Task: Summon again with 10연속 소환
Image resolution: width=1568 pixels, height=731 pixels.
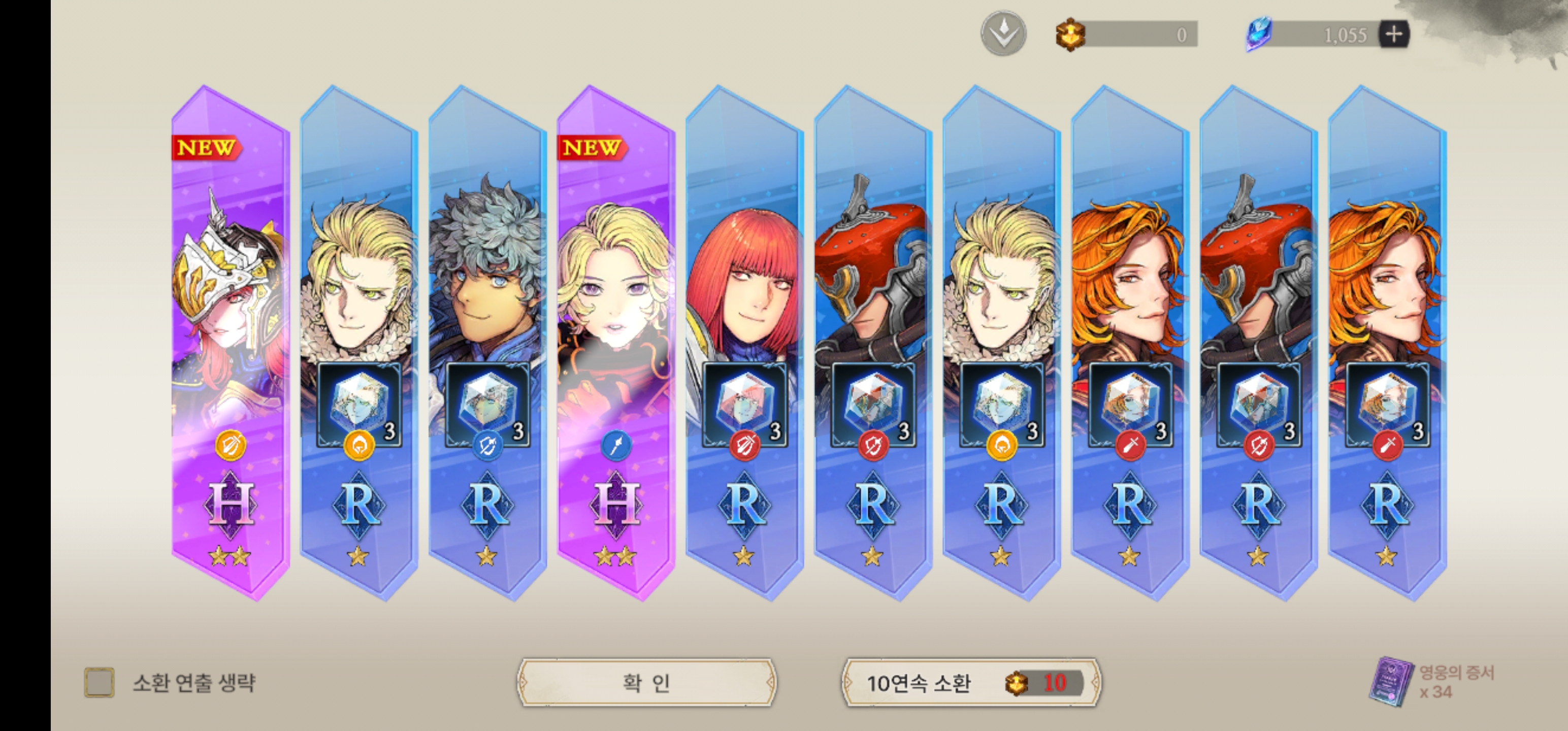Action: (x=971, y=682)
